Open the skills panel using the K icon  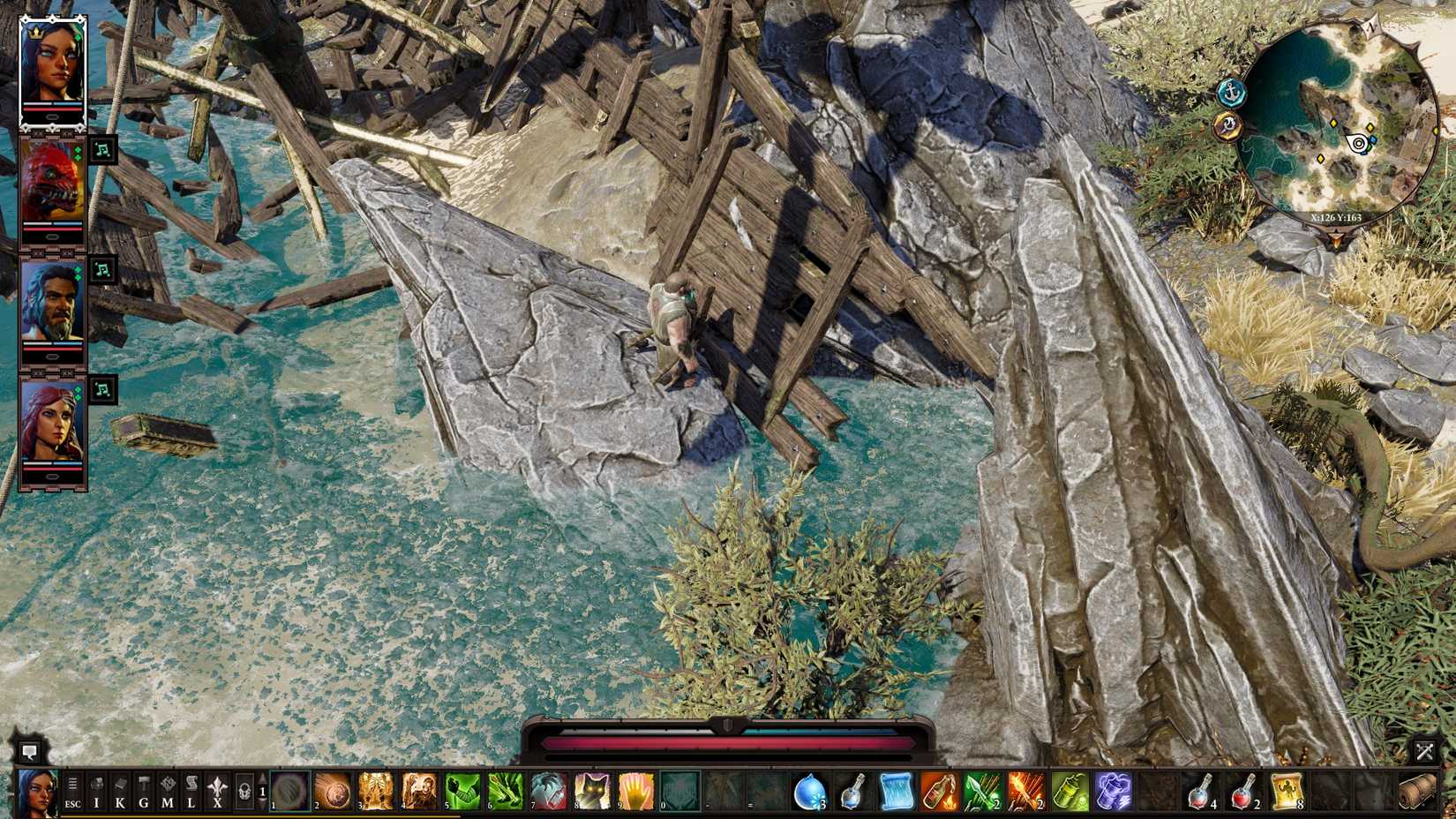pos(121,790)
